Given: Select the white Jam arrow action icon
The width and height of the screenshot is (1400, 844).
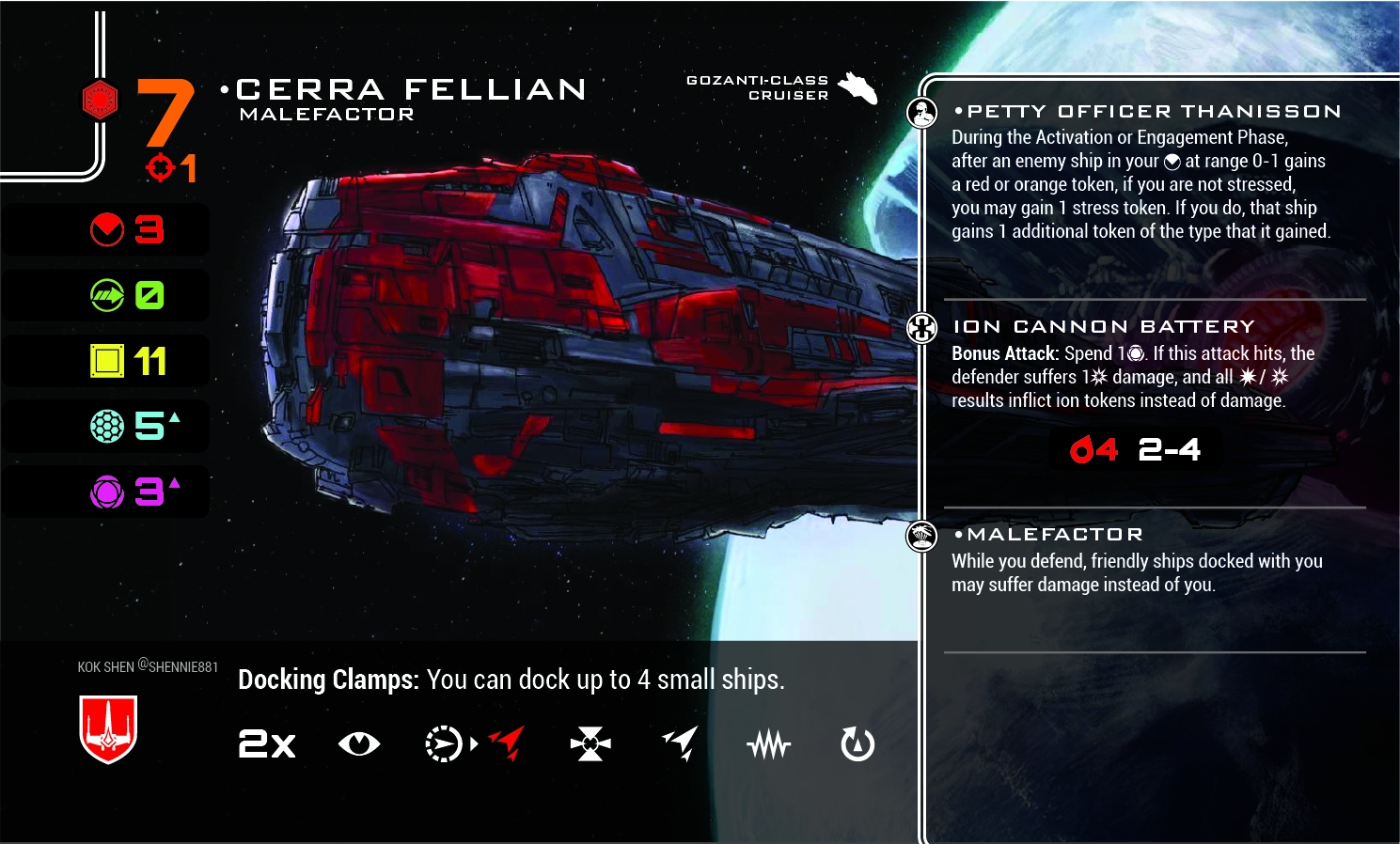Looking at the screenshot, I should 680,743.
